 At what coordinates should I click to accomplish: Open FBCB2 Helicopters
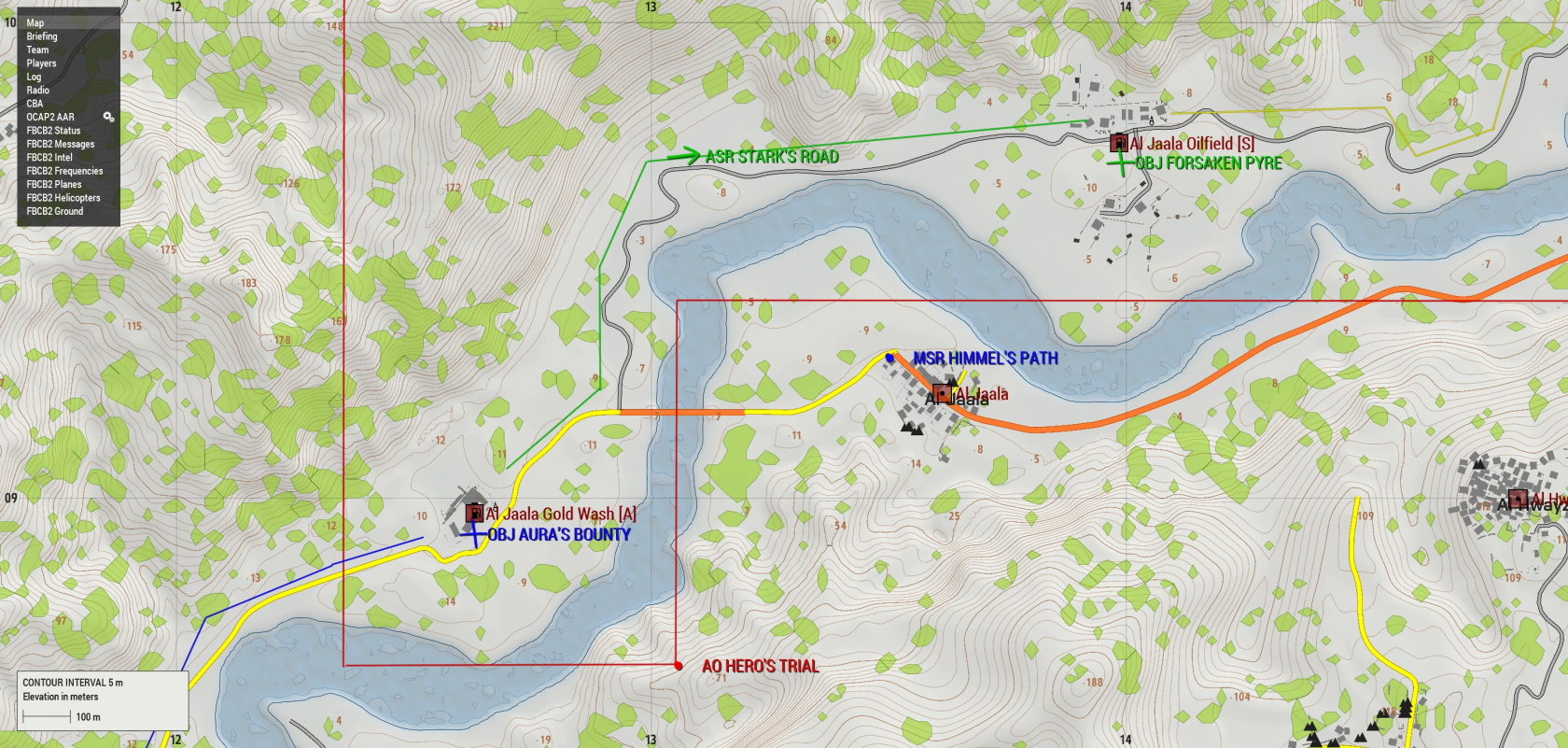click(x=63, y=198)
